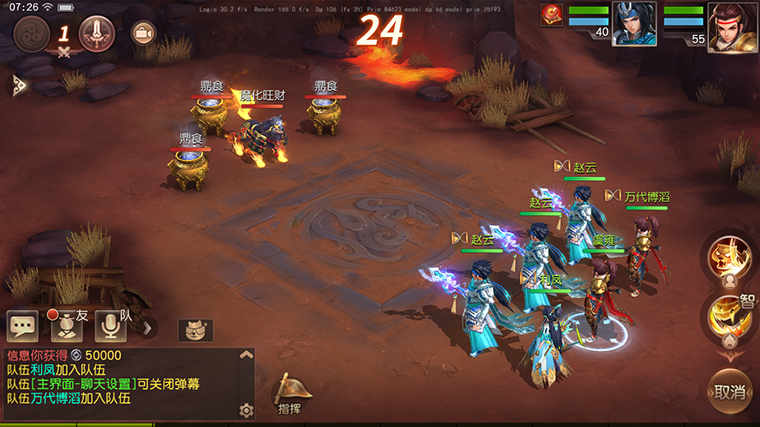Expand the chat channel arrow

[148, 327]
